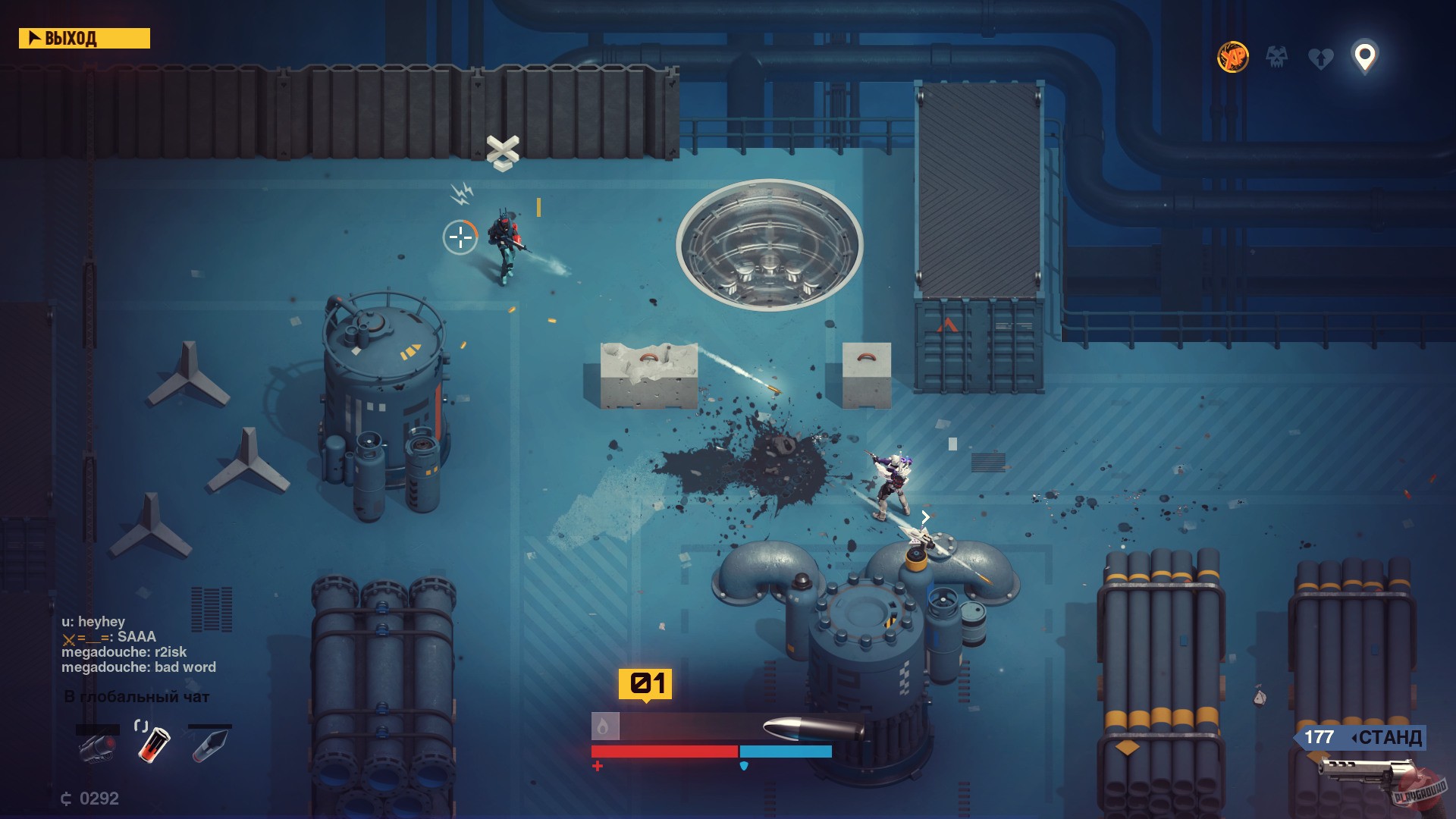
Task: Open the heart upgrade icon
Action: (x=1319, y=56)
